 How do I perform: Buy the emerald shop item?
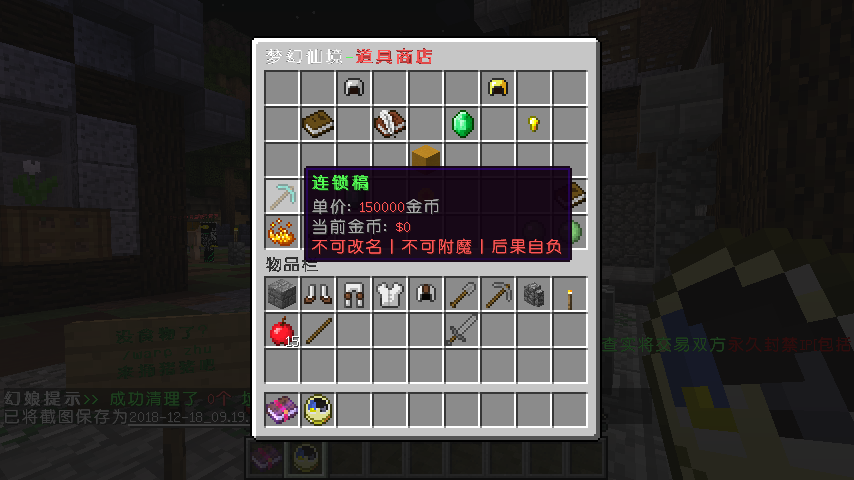pyautogui.click(x=462, y=124)
